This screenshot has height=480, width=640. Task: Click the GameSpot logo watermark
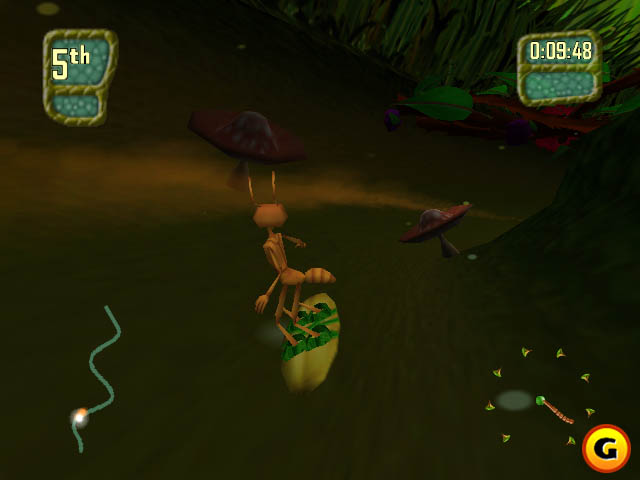point(605,449)
